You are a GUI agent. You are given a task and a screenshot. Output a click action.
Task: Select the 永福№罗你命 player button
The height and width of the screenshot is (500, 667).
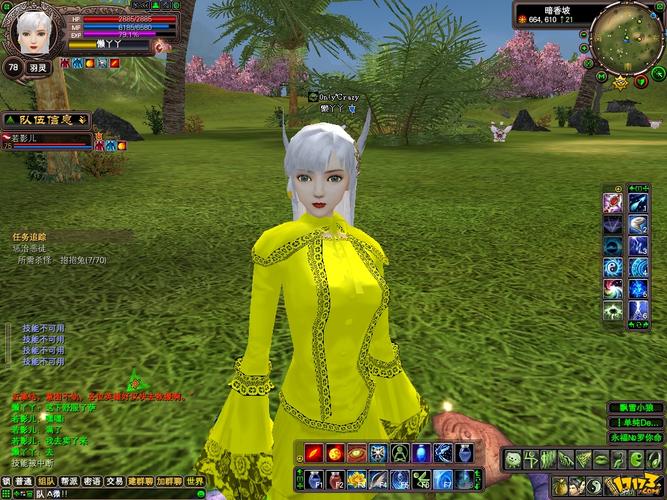point(636,438)
